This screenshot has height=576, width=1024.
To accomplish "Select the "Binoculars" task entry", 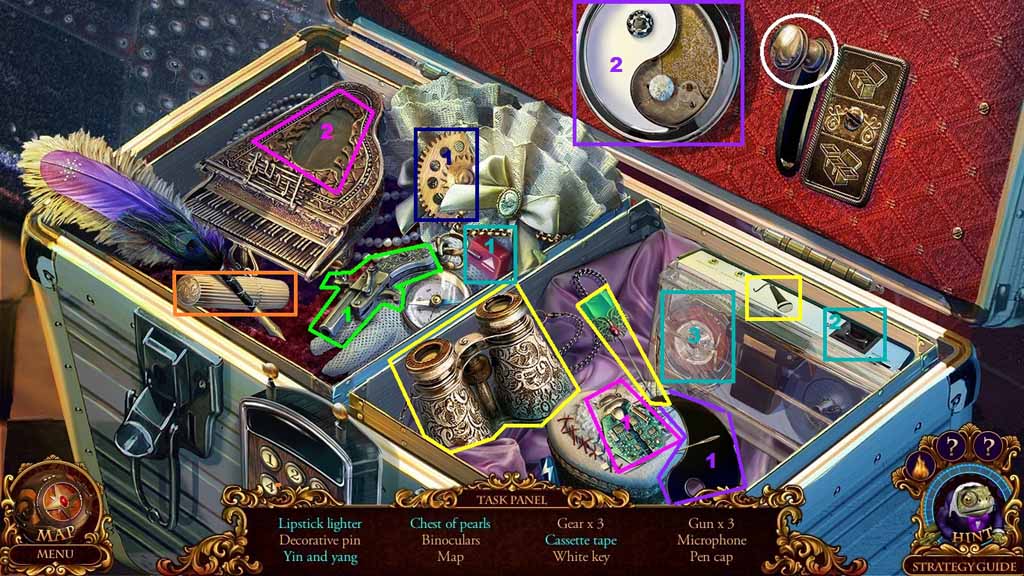I will (450, 540).
